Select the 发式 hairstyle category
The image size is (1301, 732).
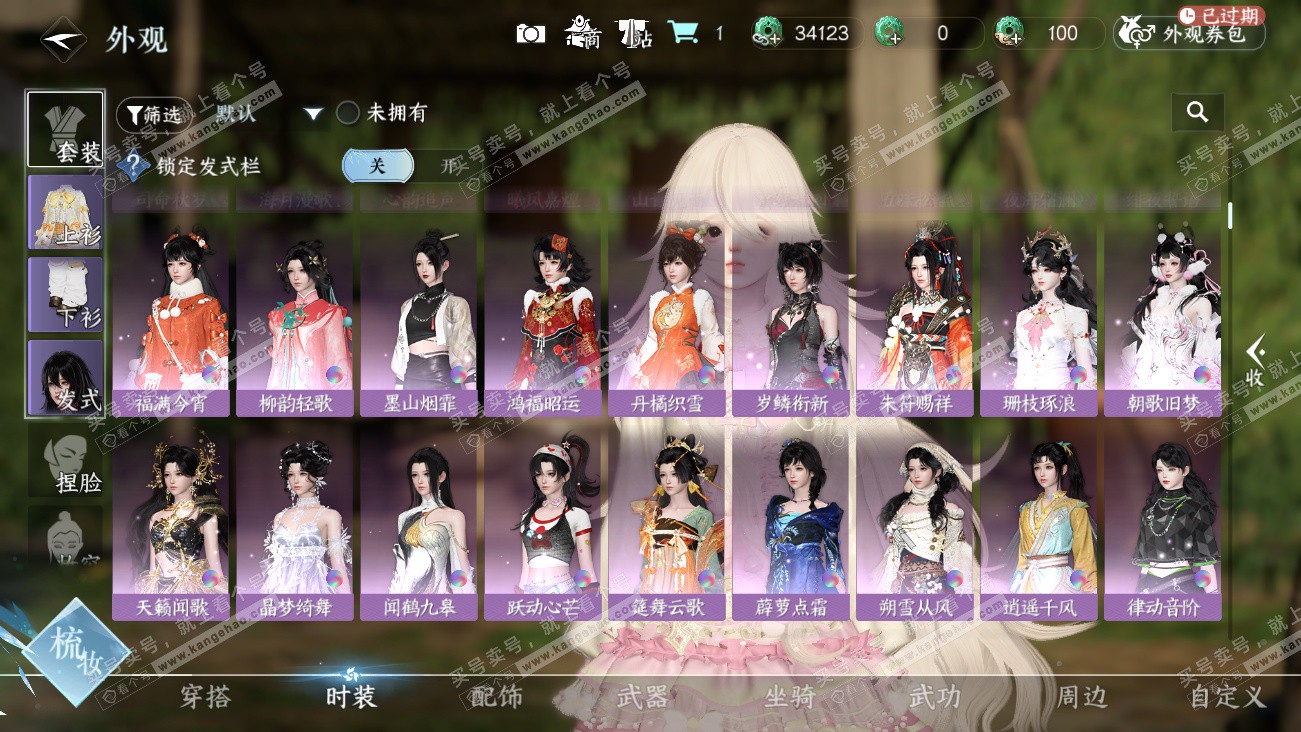[x=65, y=377]
